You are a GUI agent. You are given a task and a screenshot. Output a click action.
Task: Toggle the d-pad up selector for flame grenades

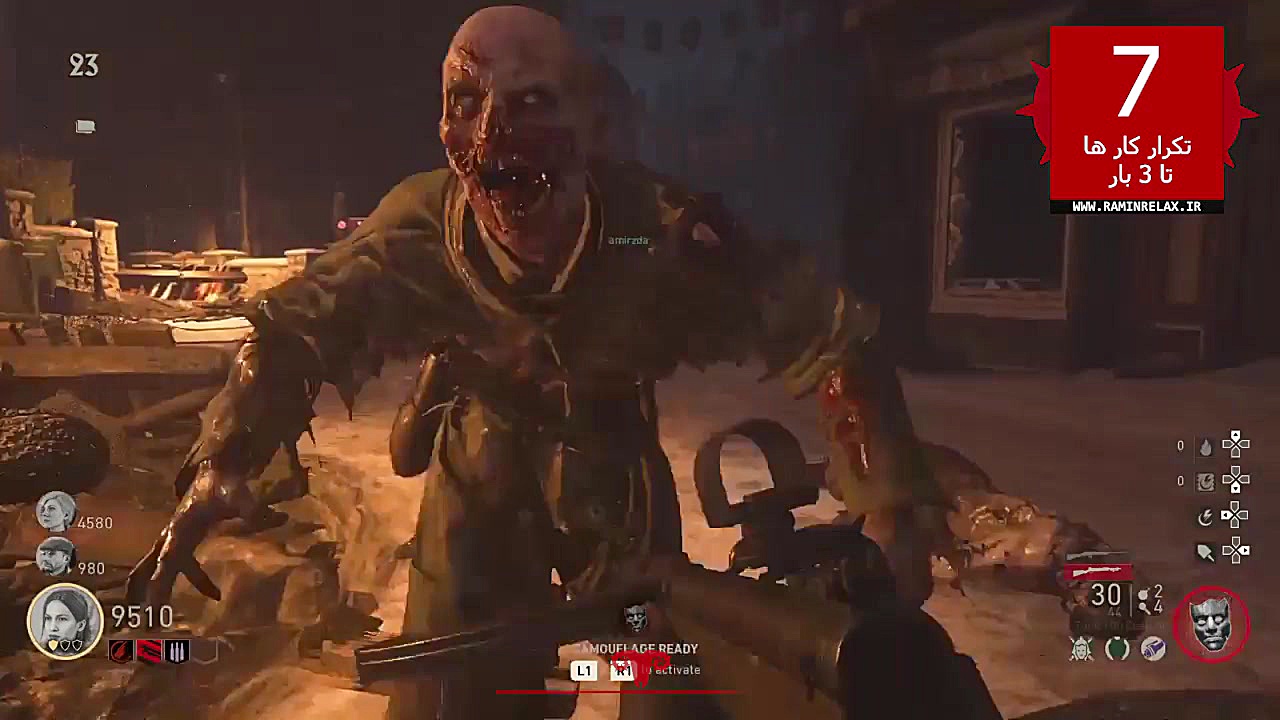(x=1236, y=433)
